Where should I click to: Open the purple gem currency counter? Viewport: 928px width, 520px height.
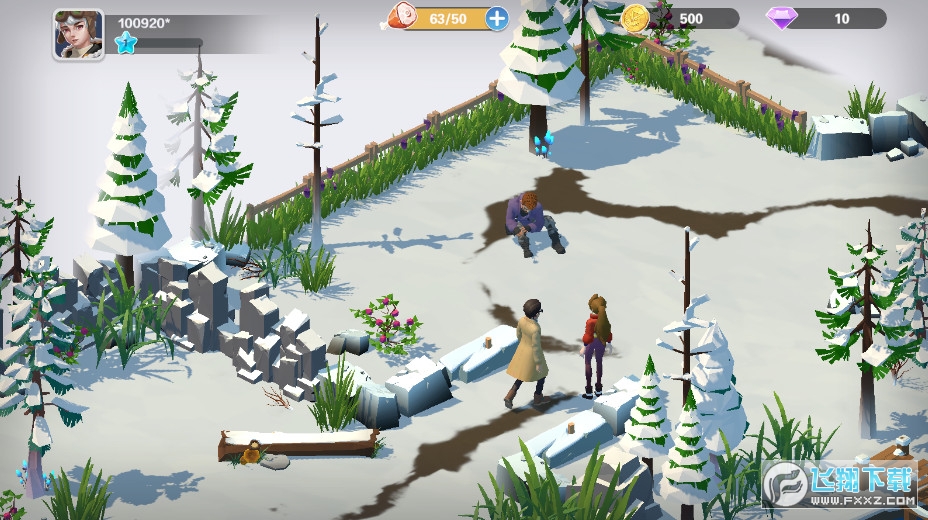click(826, 18)
